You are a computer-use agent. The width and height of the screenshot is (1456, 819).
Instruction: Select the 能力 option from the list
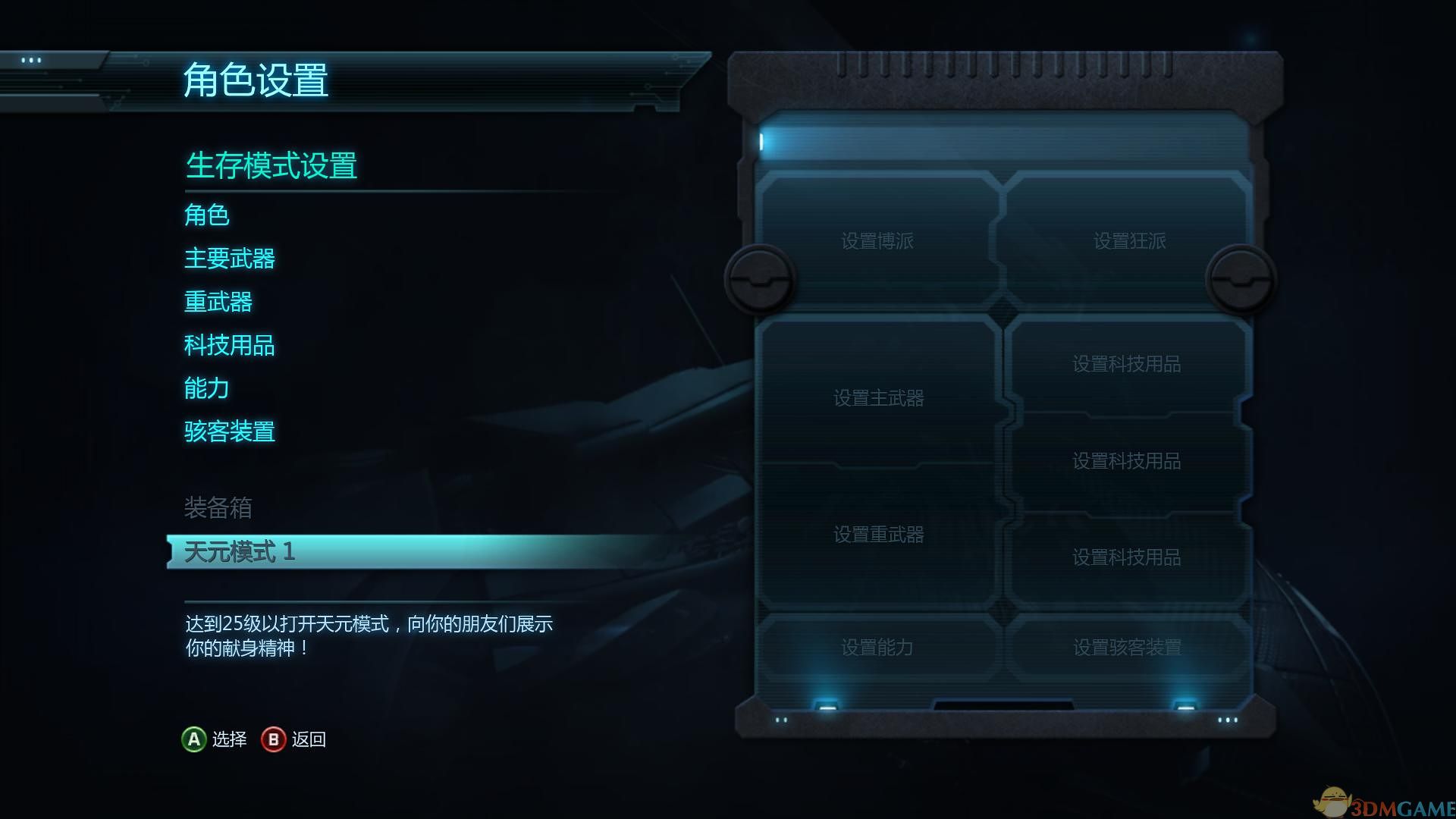pos(206,388)
